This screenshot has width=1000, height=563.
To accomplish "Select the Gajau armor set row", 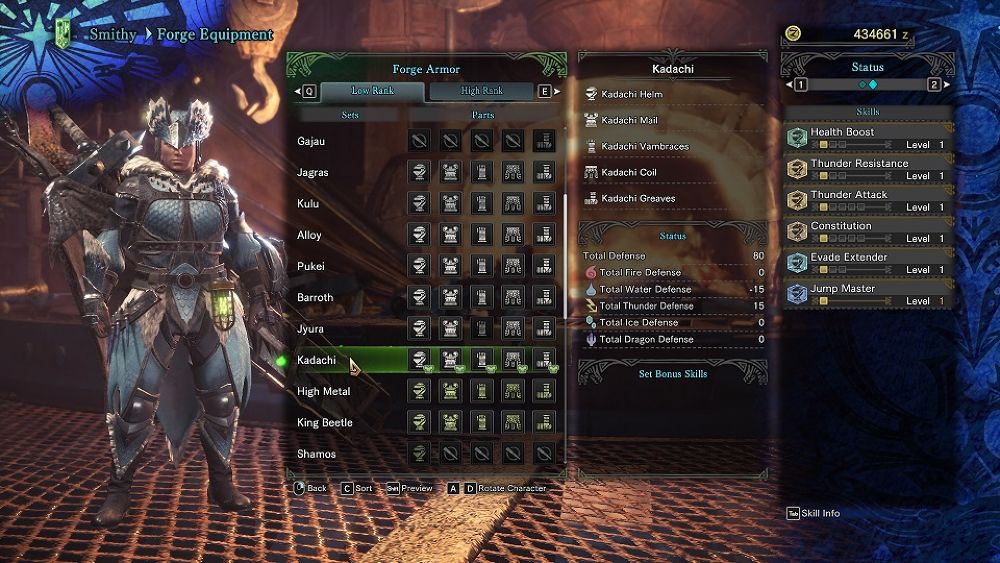I will pyautogui.click(x=311, y=141).
